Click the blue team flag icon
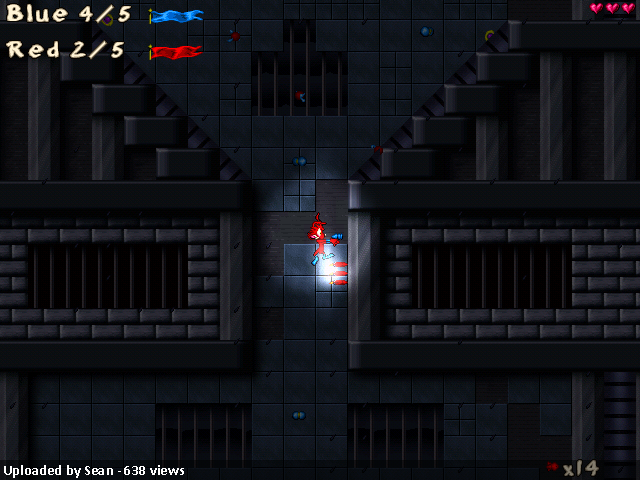The width and height of the screenshot is (640, 480). pyautogui.click(x=177, y=16)
